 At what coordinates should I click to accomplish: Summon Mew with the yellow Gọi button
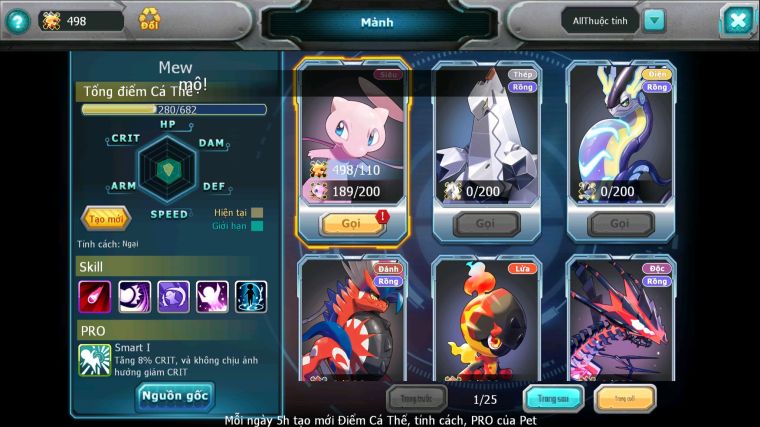[351, 224]
